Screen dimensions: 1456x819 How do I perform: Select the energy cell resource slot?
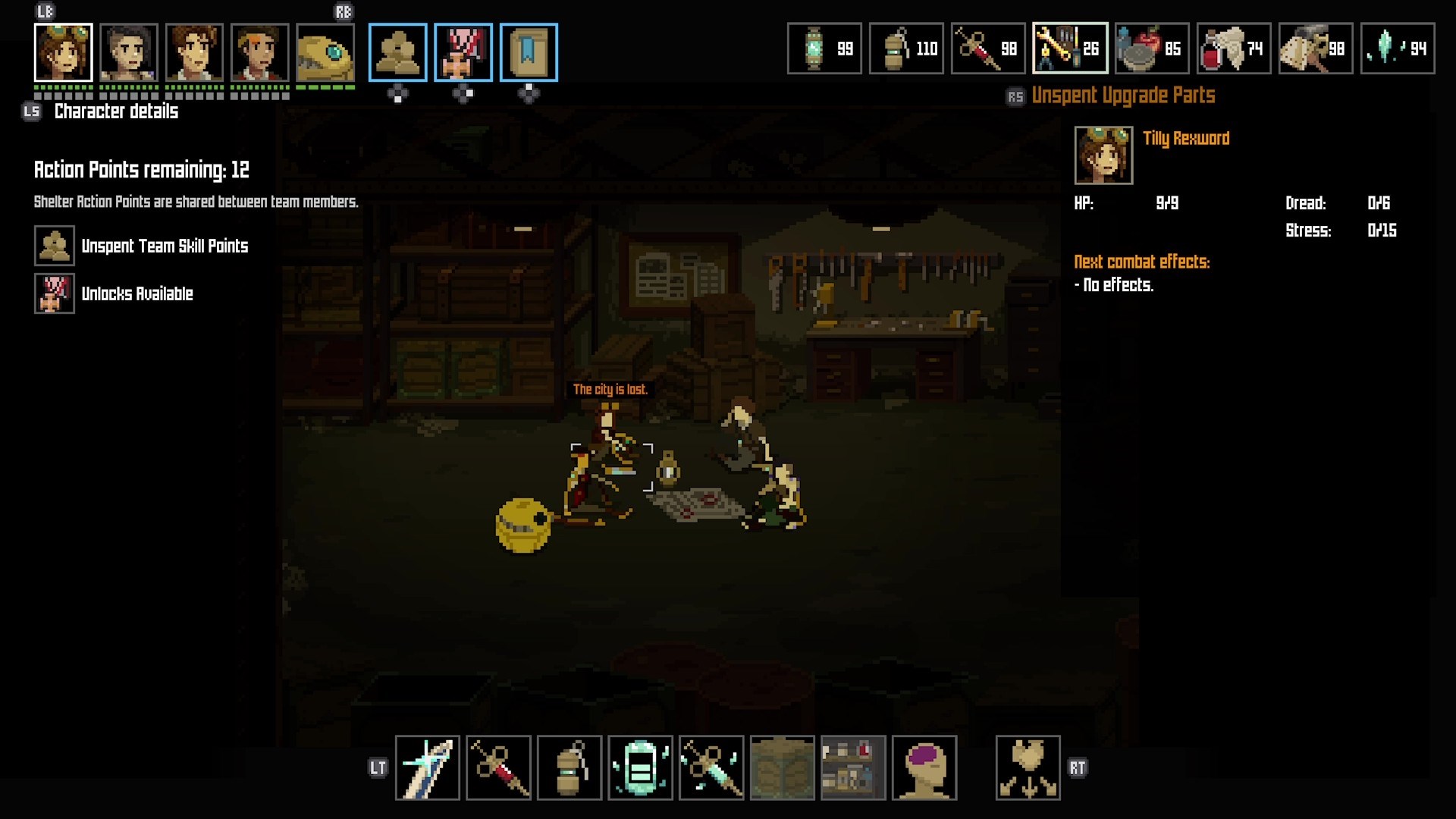pyautogui.click(x=824, y=49)
